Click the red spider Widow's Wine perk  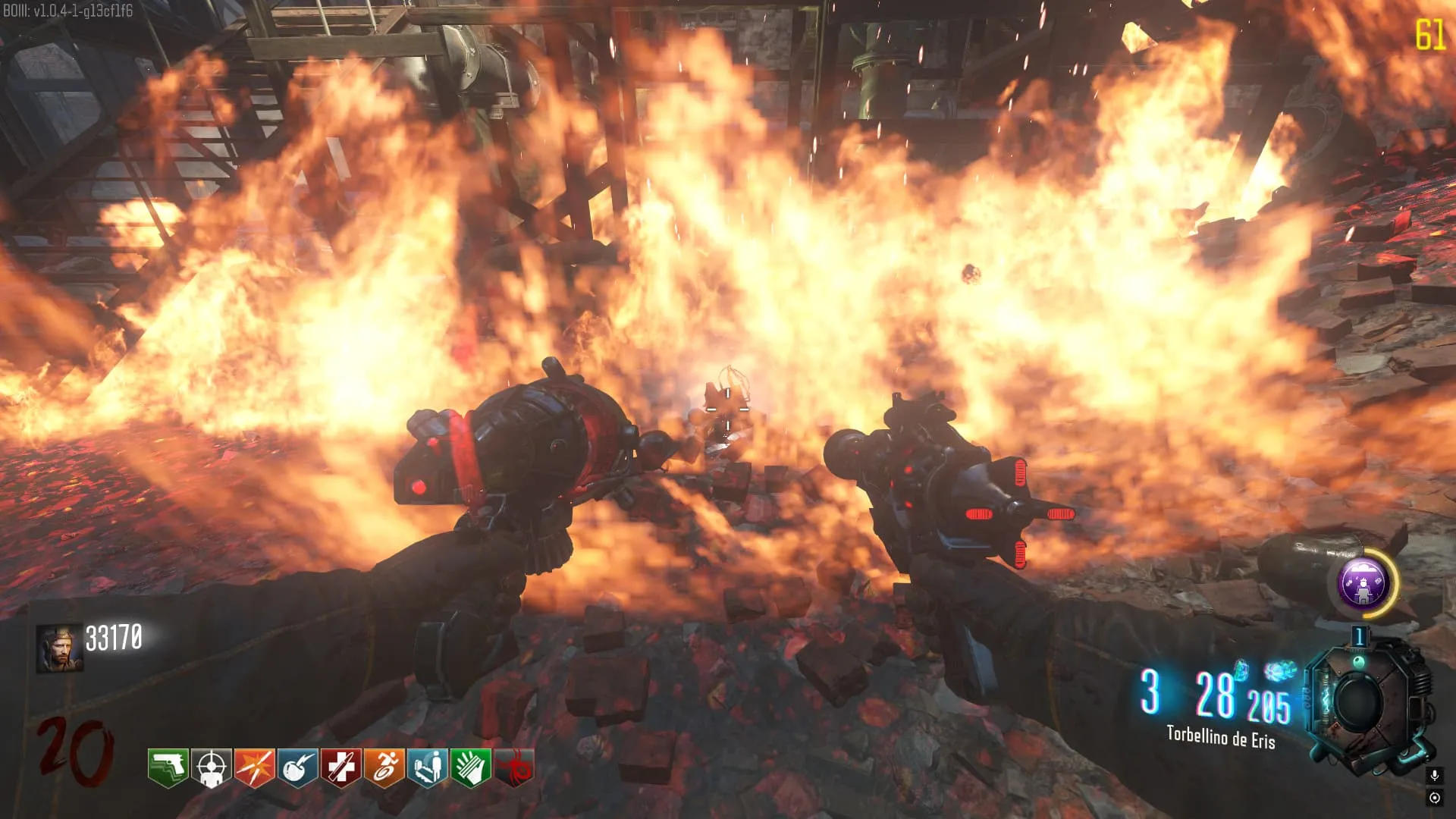tap(514, 767)
